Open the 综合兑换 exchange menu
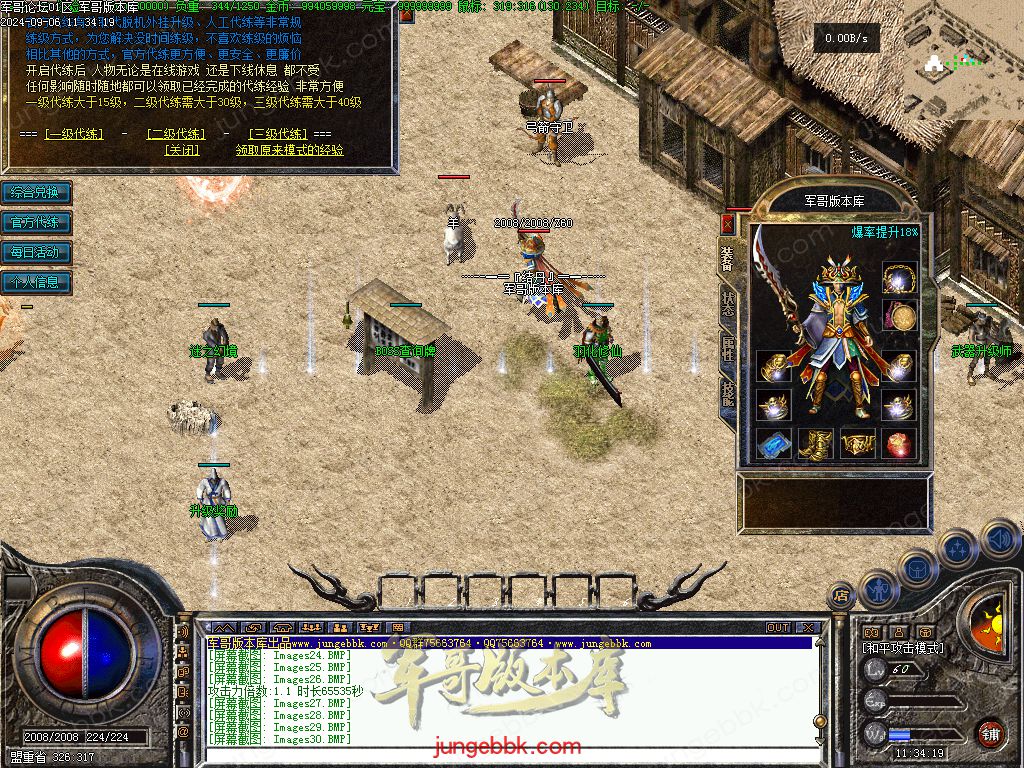The height and width of the screenshot is (768, 1024). [x=36, y=192]
